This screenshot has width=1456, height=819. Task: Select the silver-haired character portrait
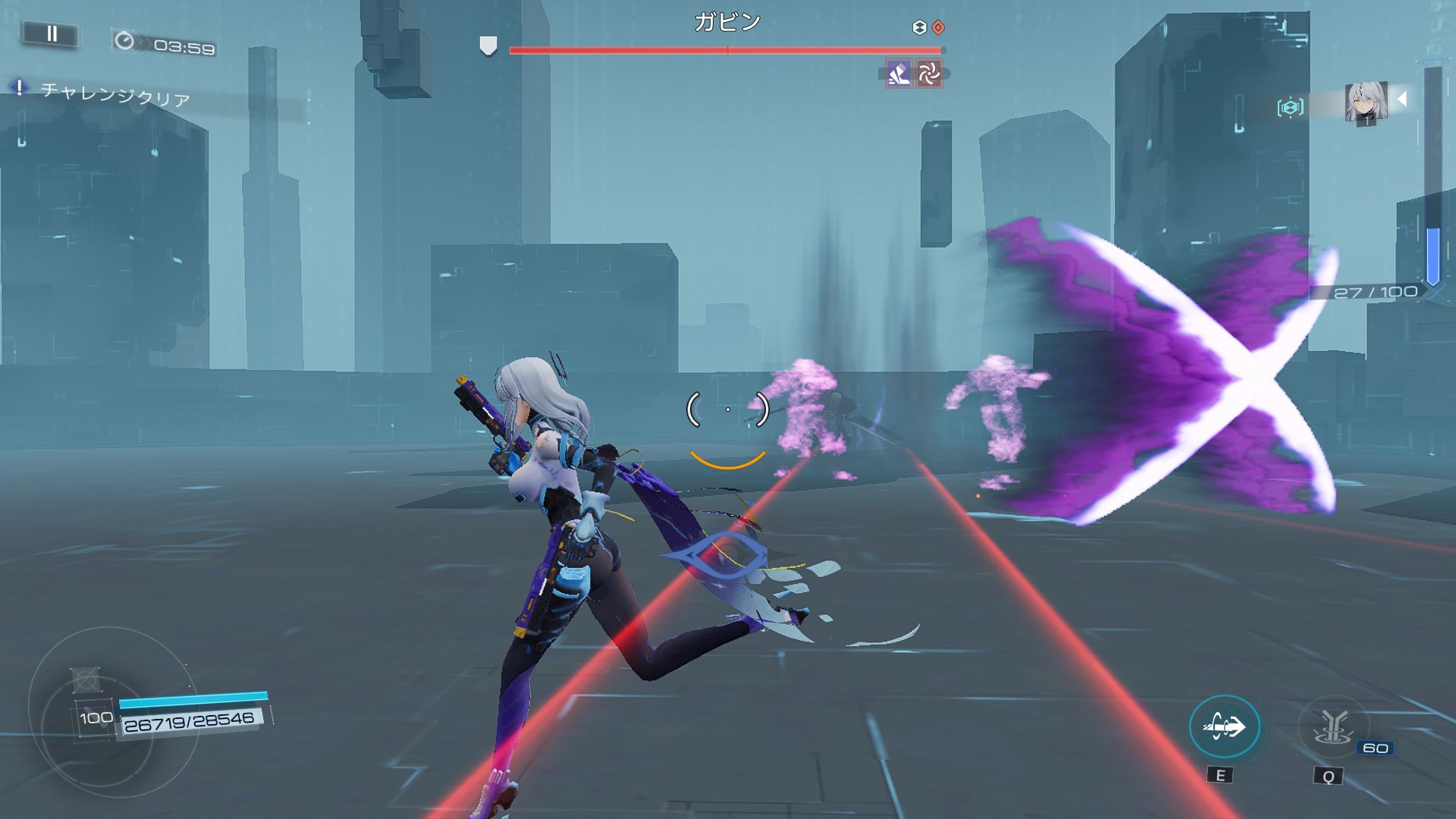(x=1366, y=102)
